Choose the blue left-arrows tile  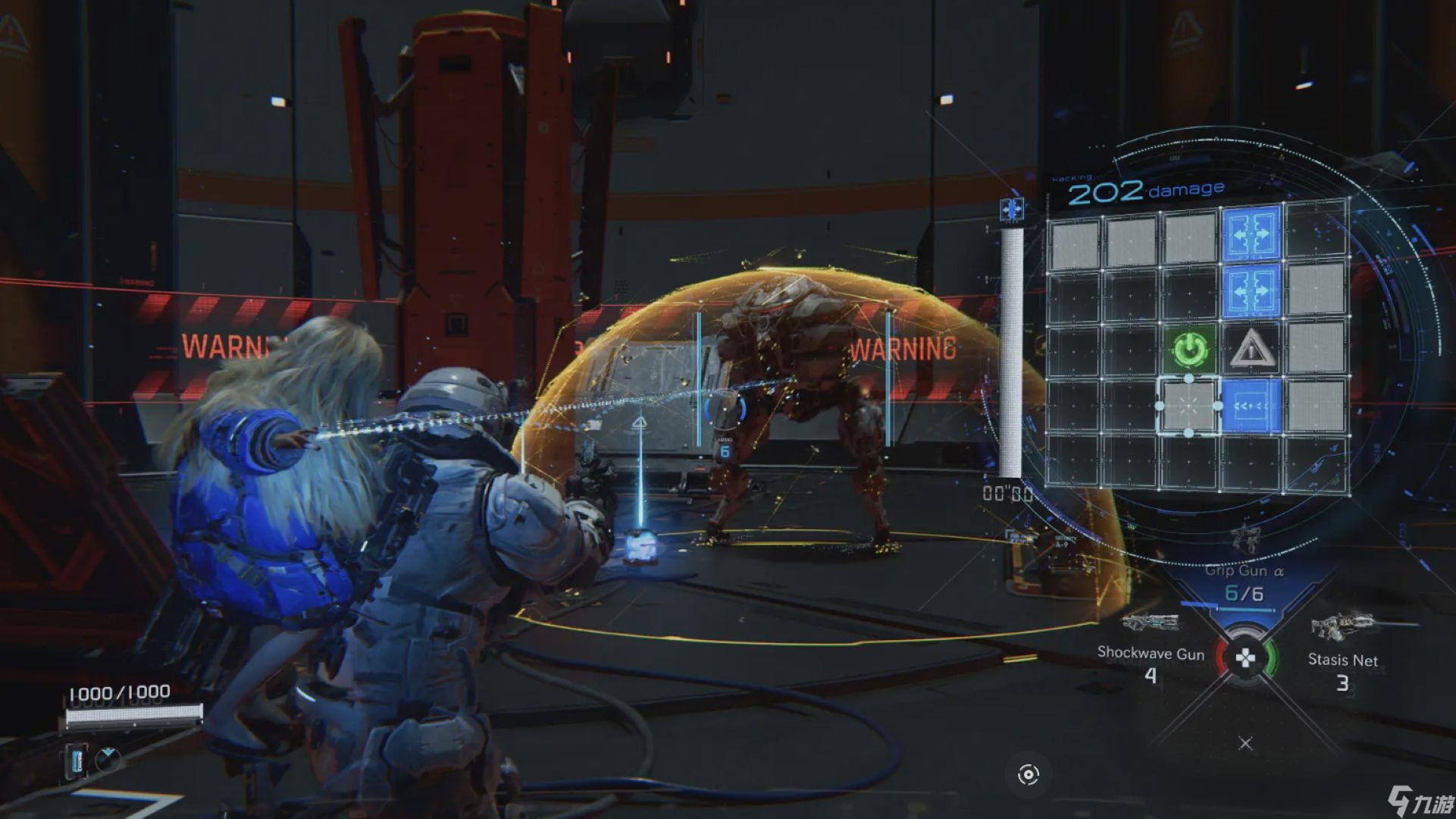[1250, 406]
